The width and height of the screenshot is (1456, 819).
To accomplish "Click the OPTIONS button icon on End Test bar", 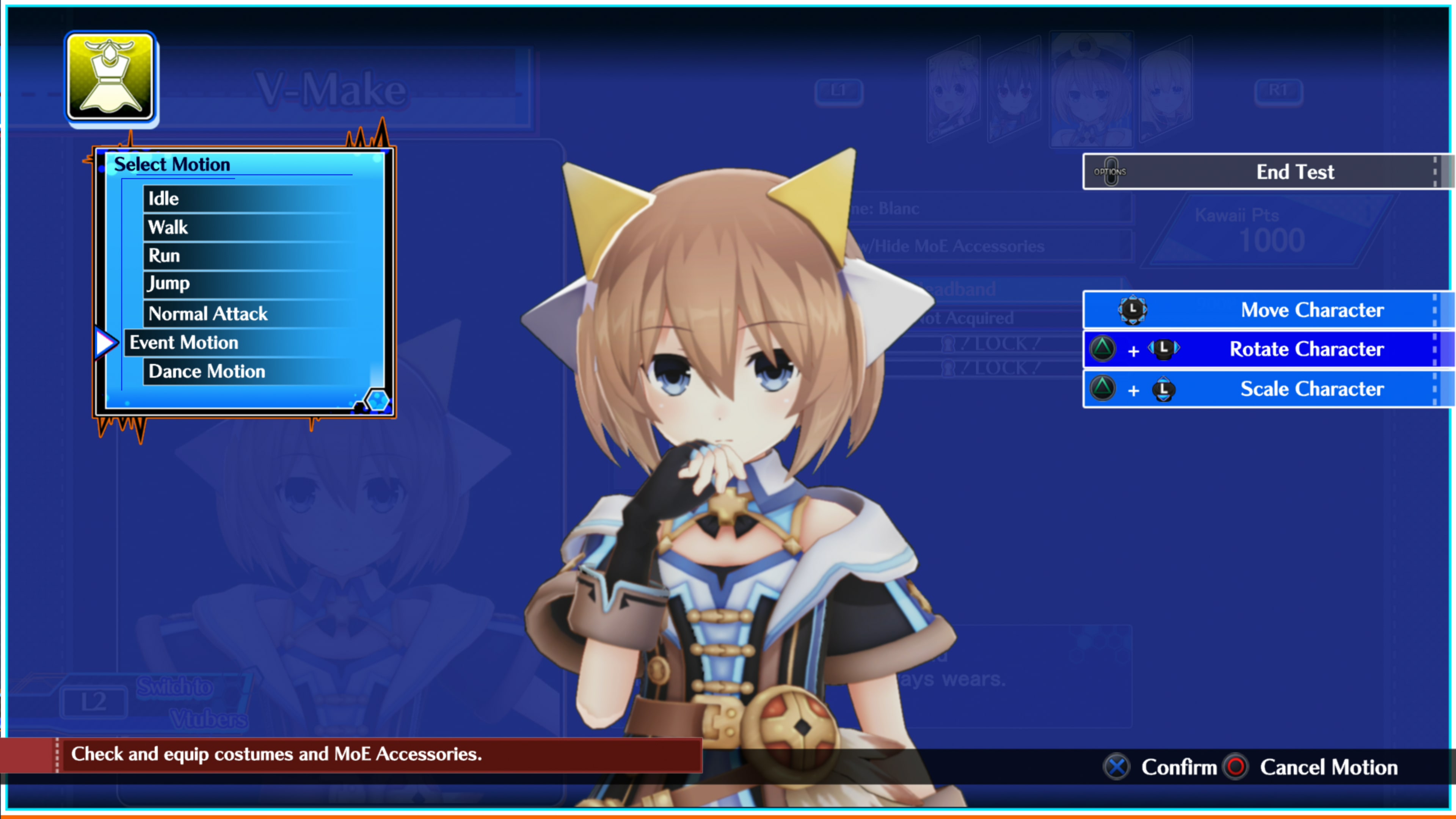I will pyautogui.click(x=1111, y=172).
